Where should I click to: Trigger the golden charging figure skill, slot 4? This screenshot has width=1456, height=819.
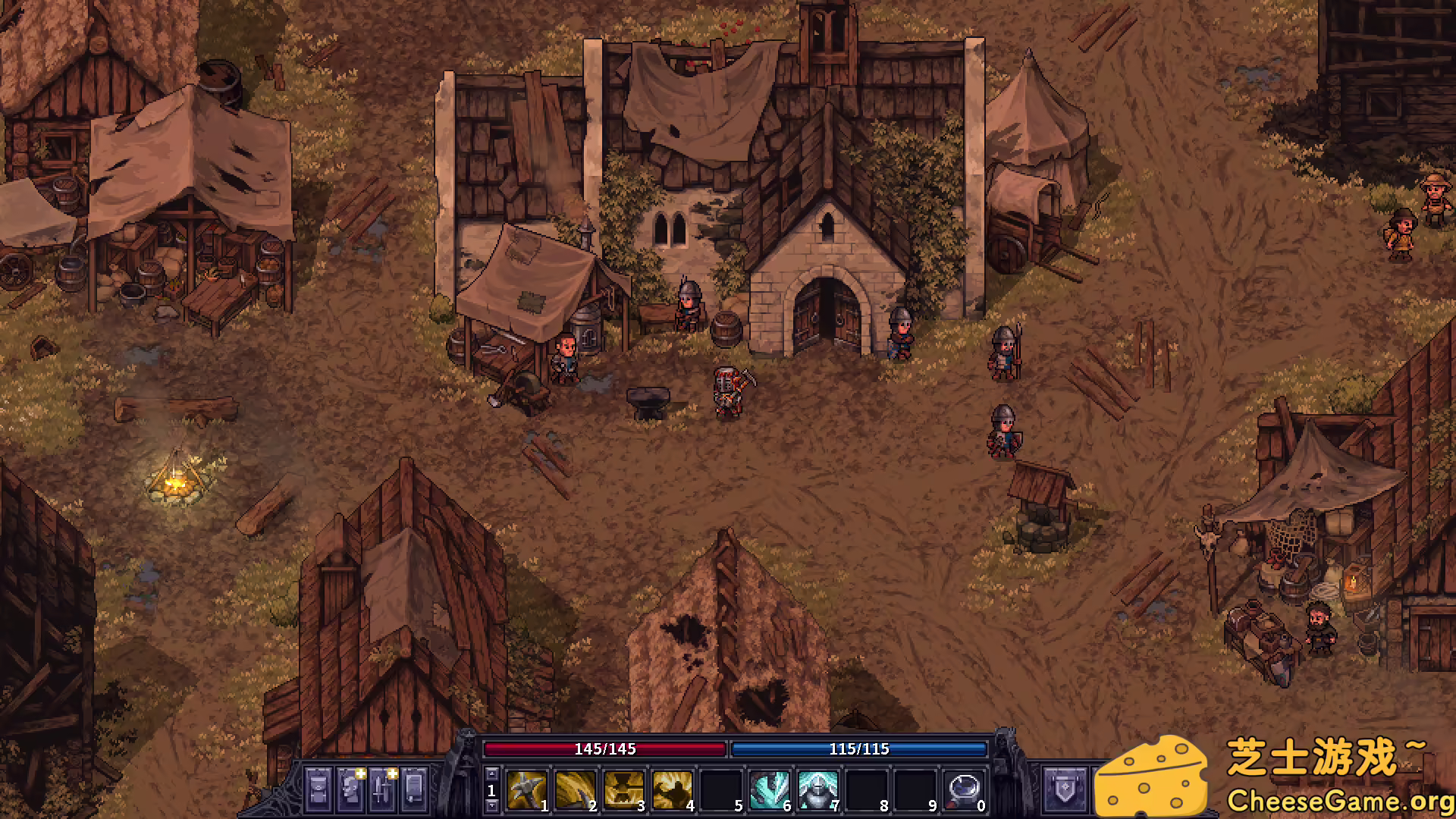672,790
